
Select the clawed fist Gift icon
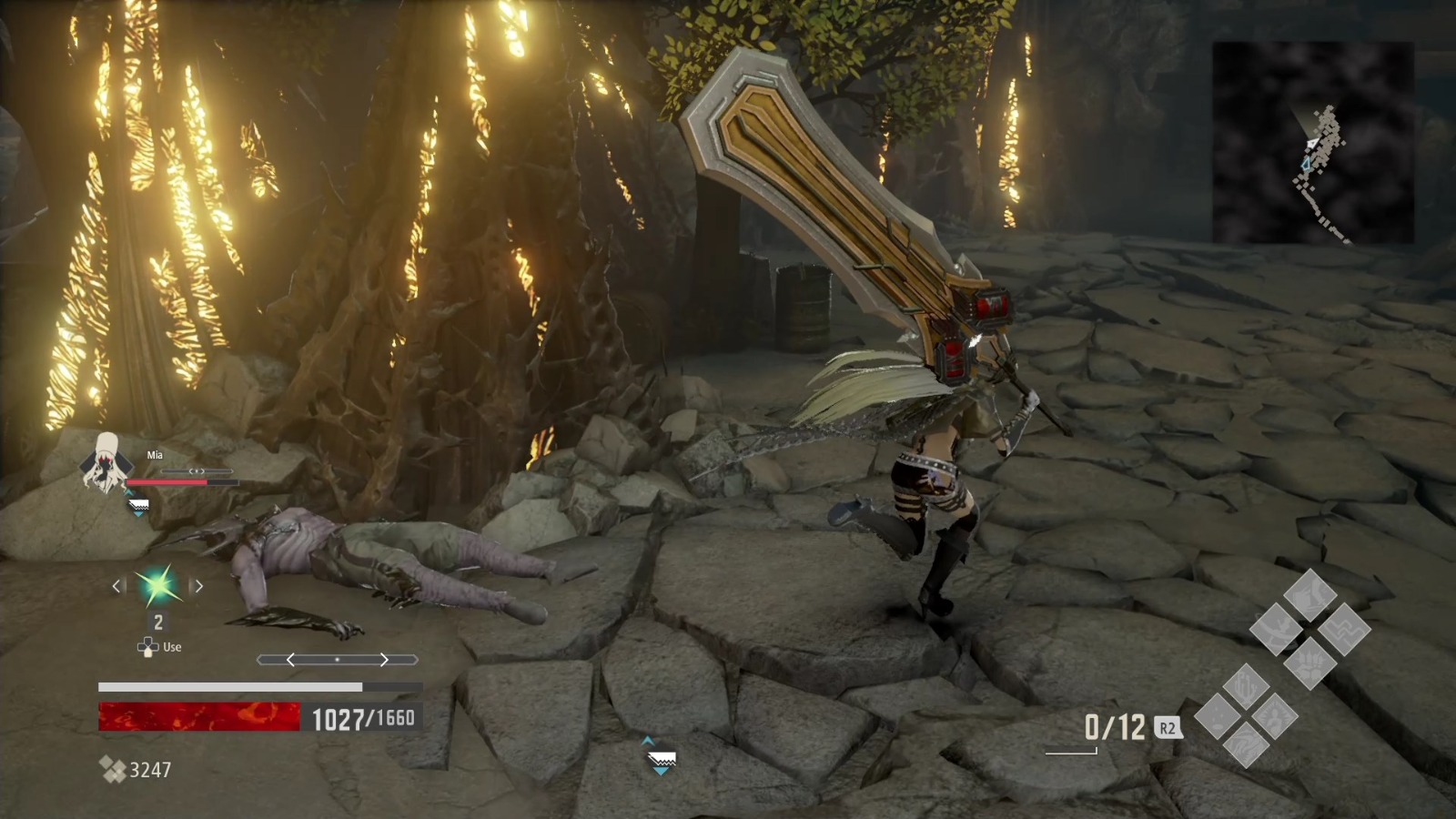click(x=1309, y=662)
